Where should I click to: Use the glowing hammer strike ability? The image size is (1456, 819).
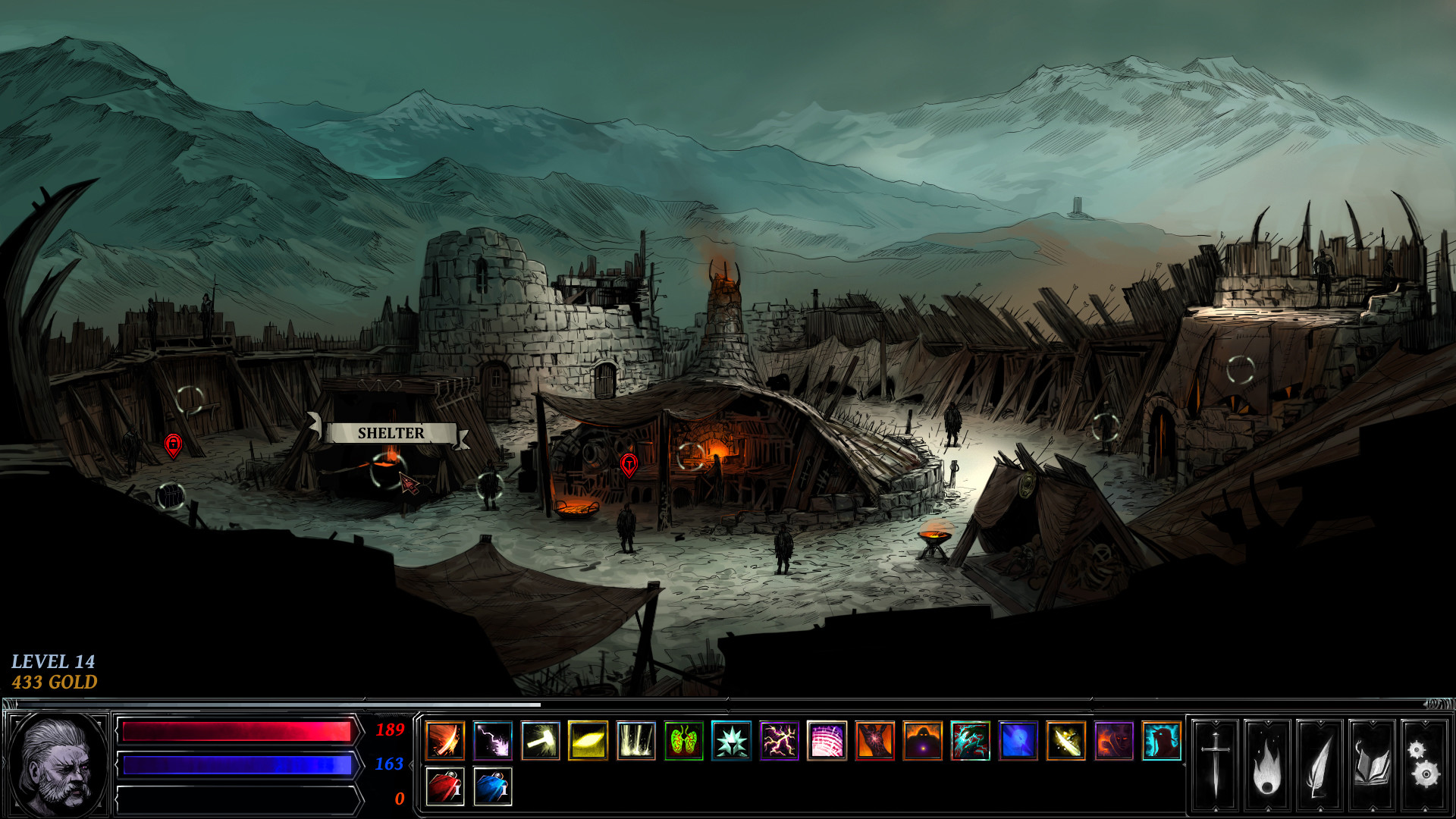coord(540,740)
